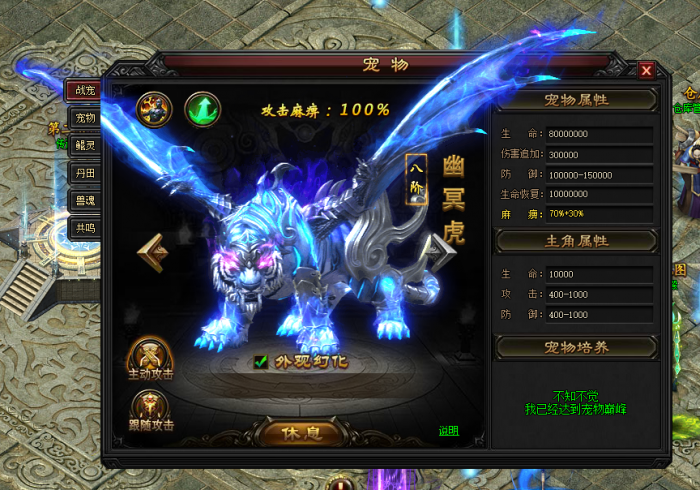Click the 休息 rest button
700x490 pixels.
click(x=300, y=434)
